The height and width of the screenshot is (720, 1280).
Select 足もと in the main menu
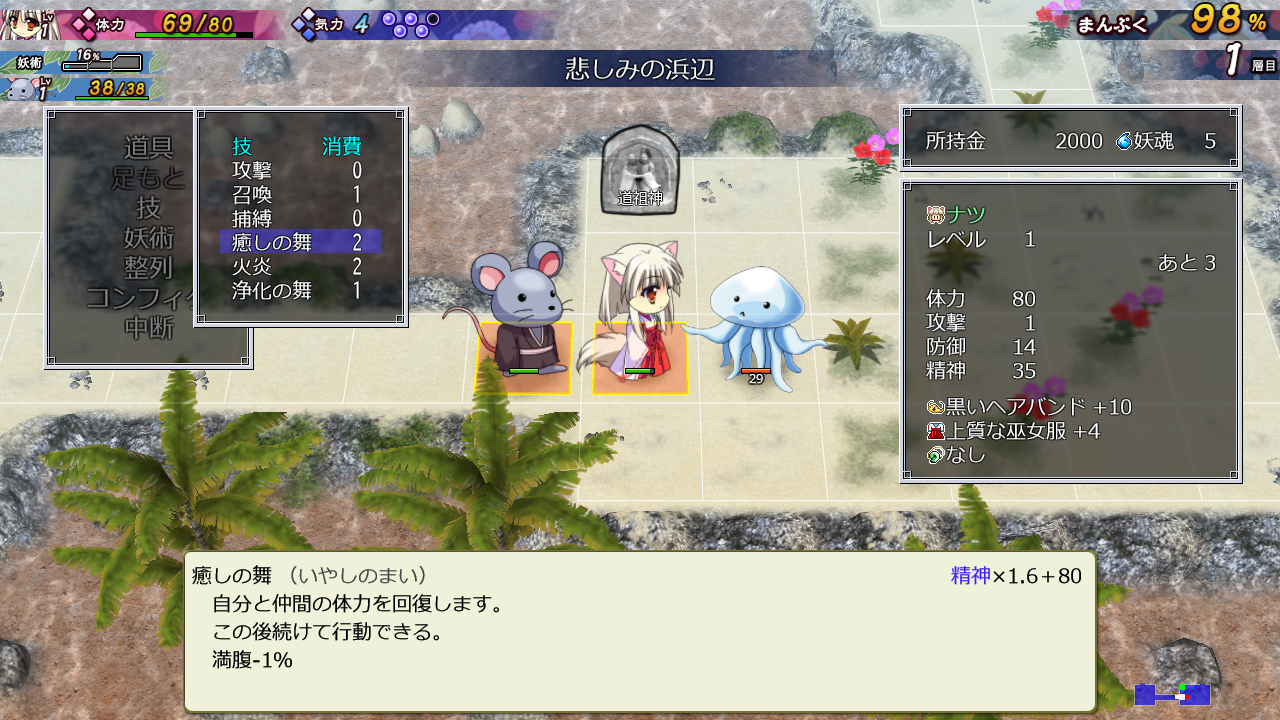[x=148, y=179]
